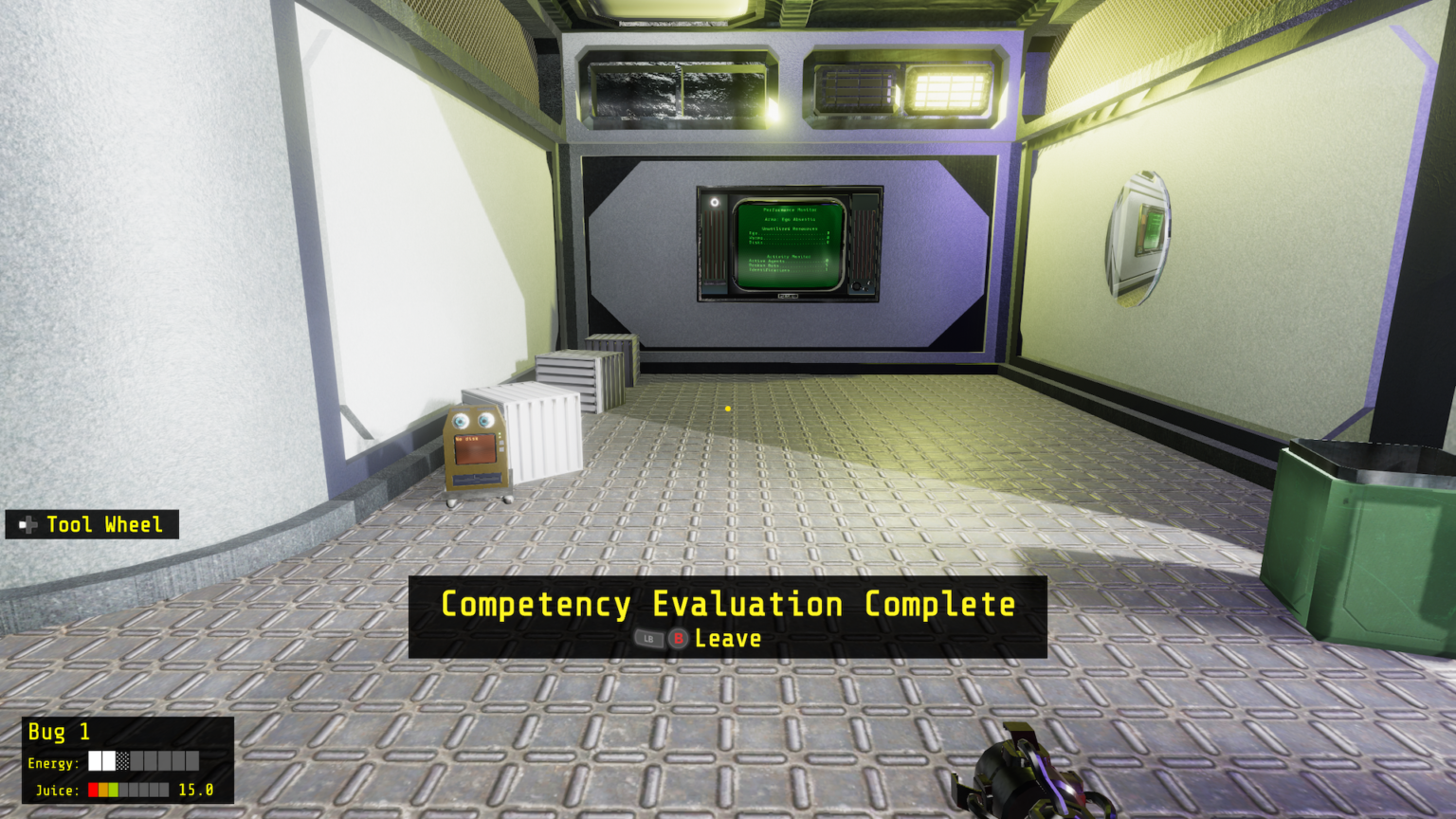1456x819 pixels.
Task: Click the Leave button
Action: point(728,639)
